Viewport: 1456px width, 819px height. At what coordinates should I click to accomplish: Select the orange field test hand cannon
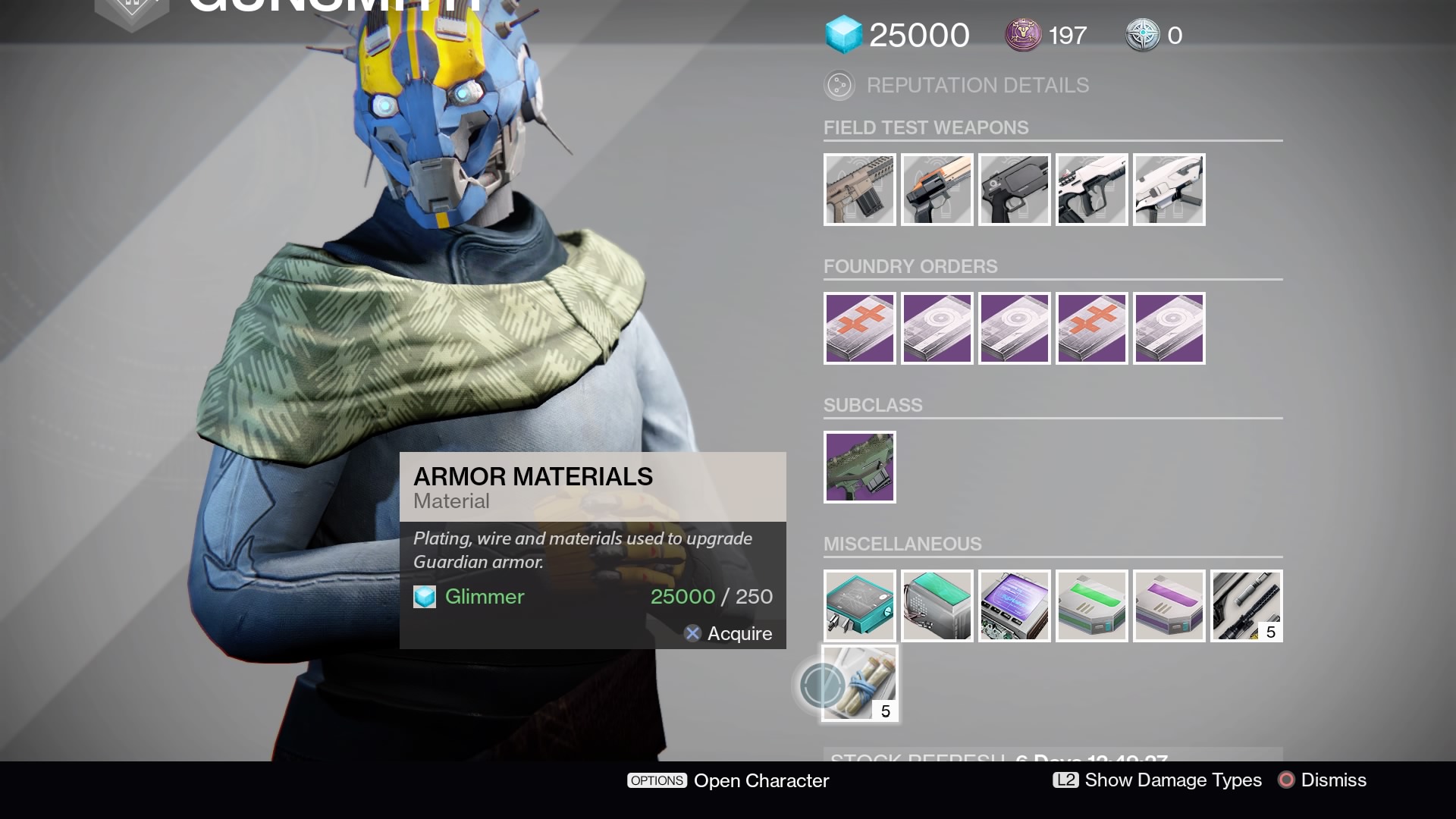pyautogui.click(x=937, y=190)
